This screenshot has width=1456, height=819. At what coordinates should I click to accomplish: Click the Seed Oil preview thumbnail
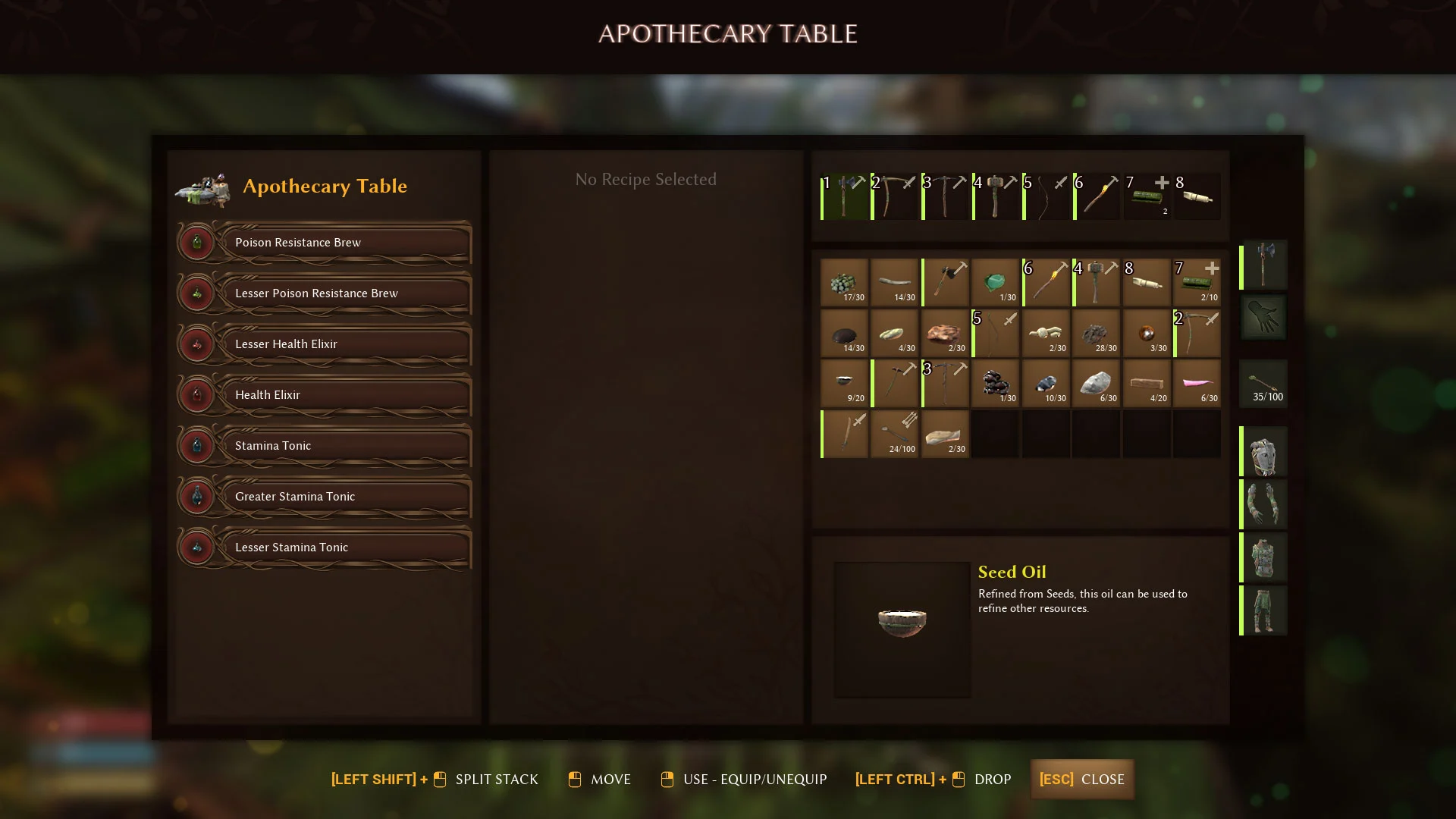point(902,628)
